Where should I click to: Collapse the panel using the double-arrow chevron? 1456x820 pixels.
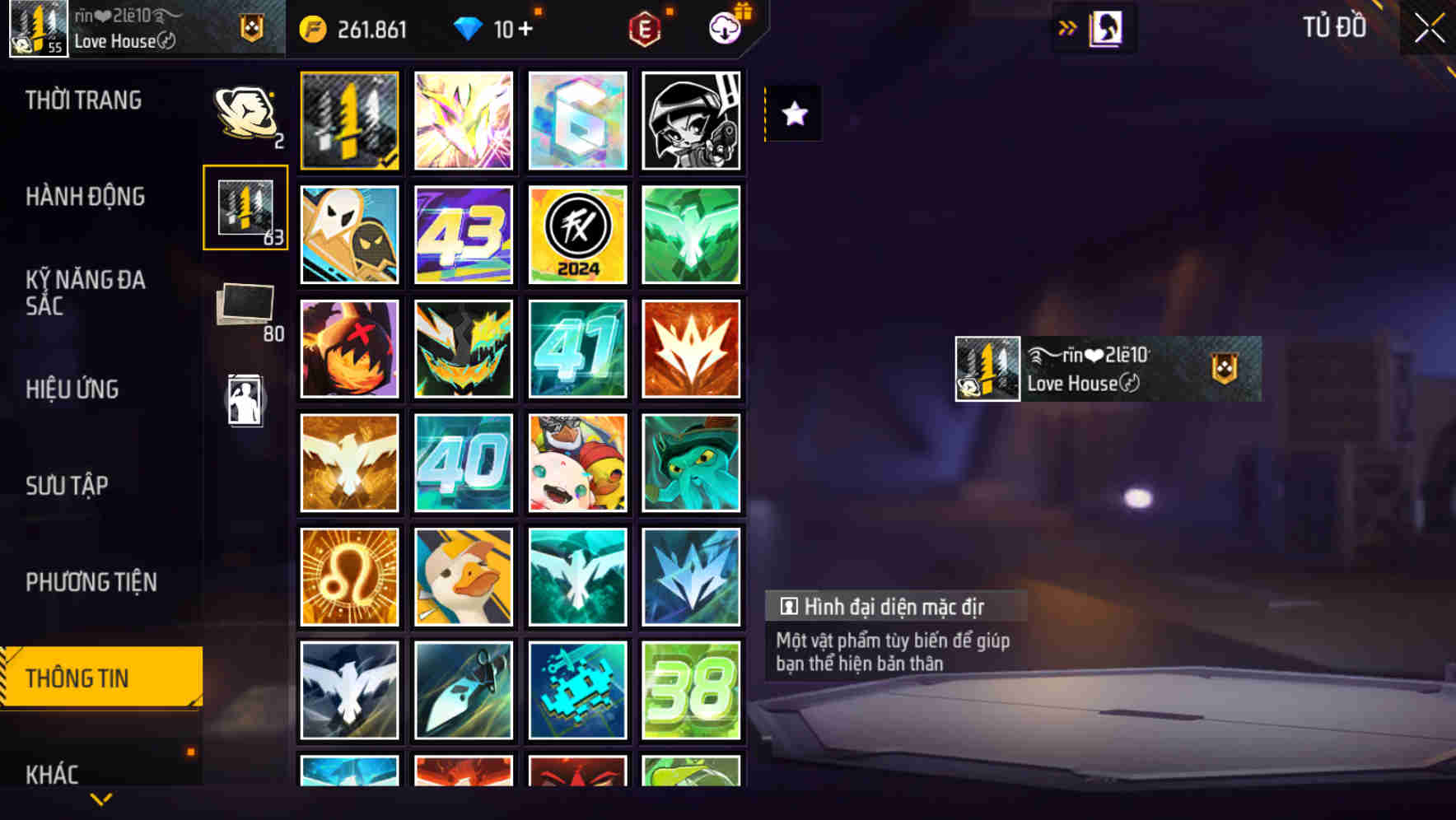(1068, 27)
